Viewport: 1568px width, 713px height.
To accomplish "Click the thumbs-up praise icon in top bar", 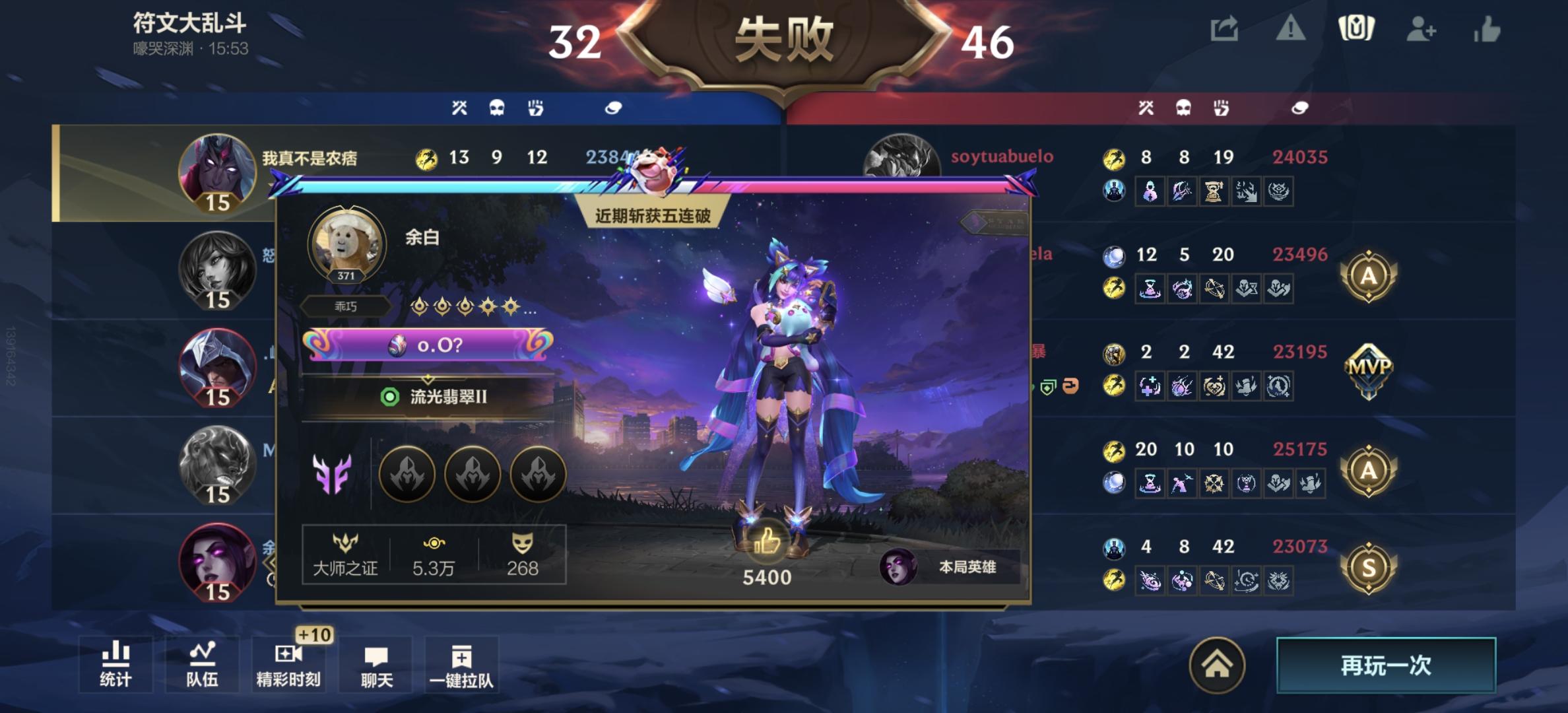I will 1489,29.
